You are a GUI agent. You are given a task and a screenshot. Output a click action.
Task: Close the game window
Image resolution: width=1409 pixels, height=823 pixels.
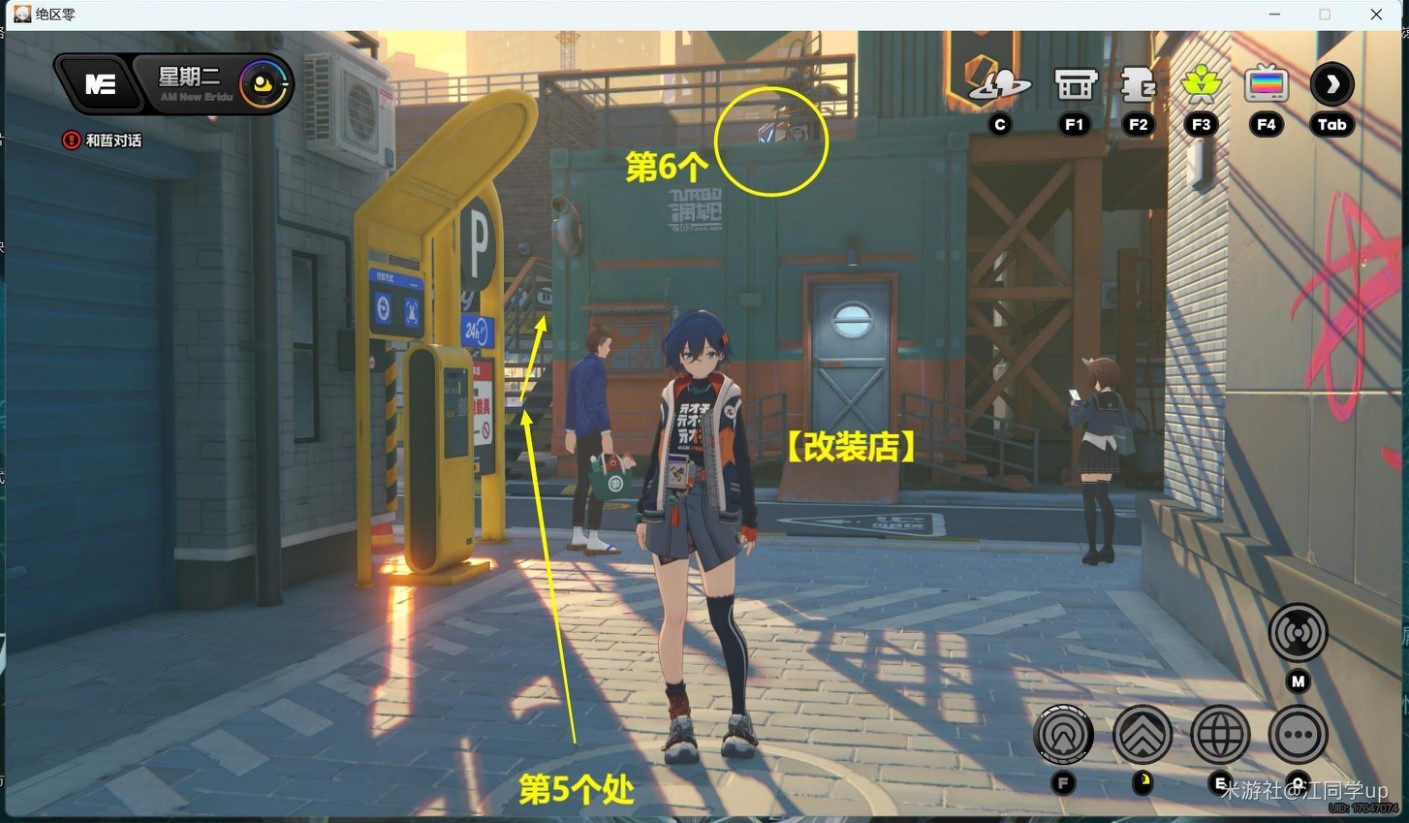tap(1376, 14)
